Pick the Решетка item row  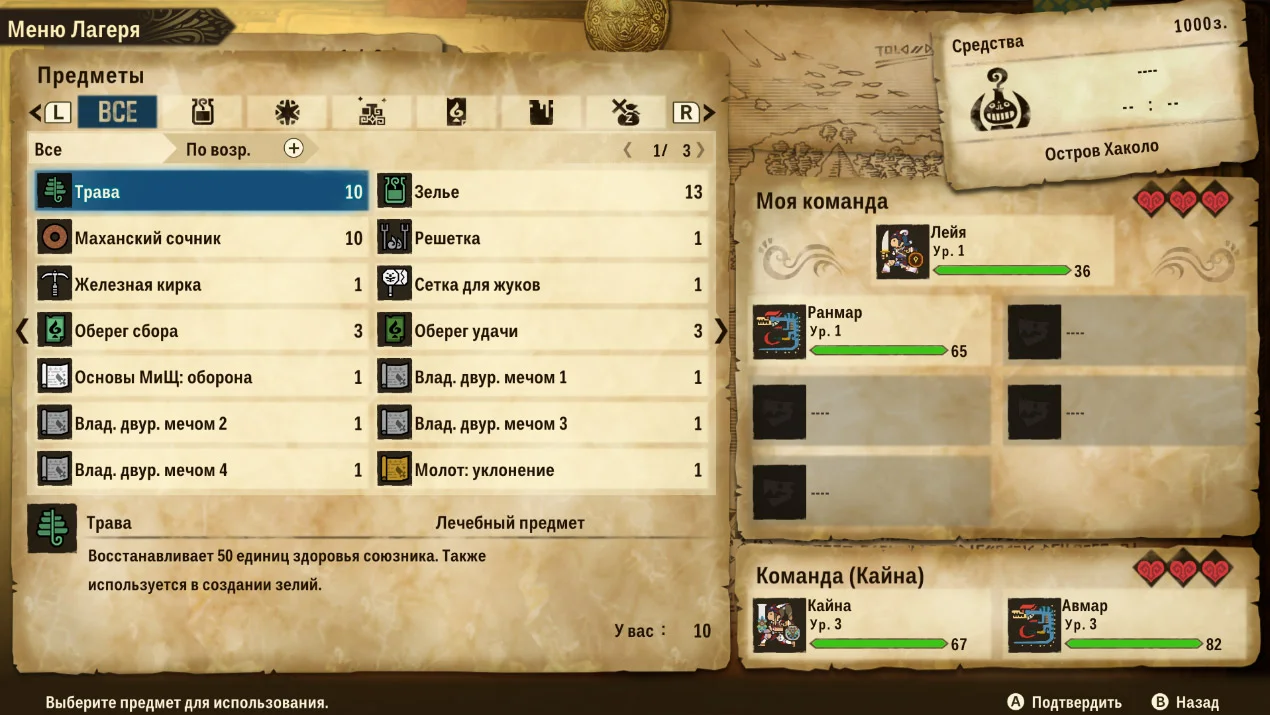541,238
